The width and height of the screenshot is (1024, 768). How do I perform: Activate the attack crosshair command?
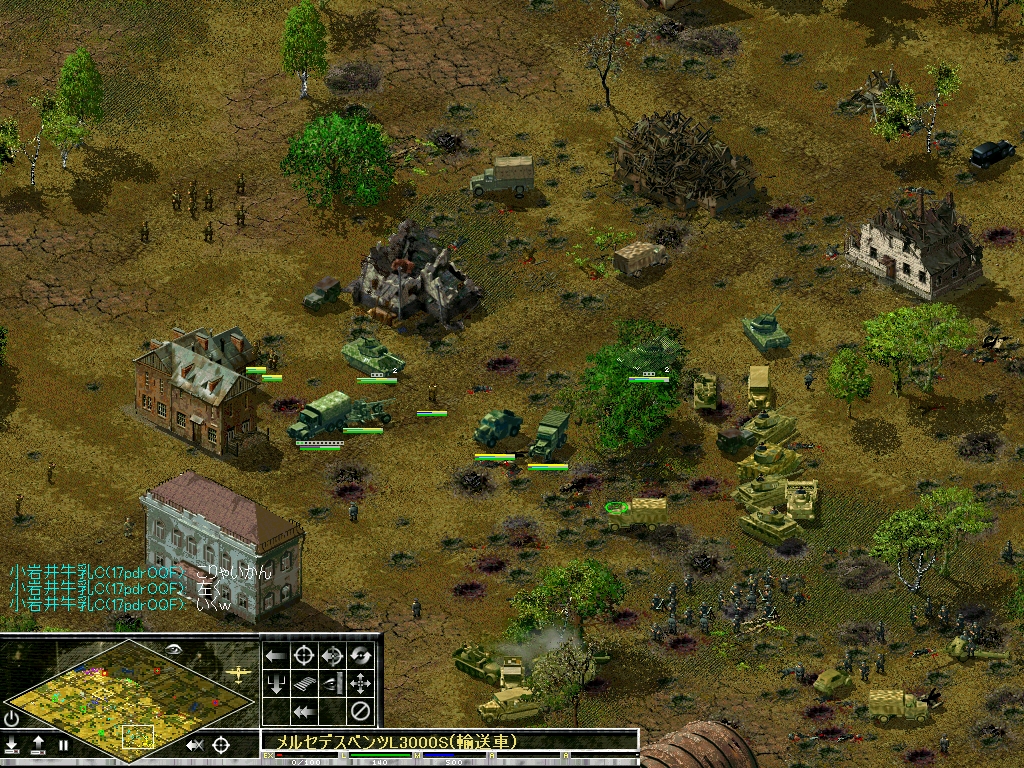(x=305, y=656)
